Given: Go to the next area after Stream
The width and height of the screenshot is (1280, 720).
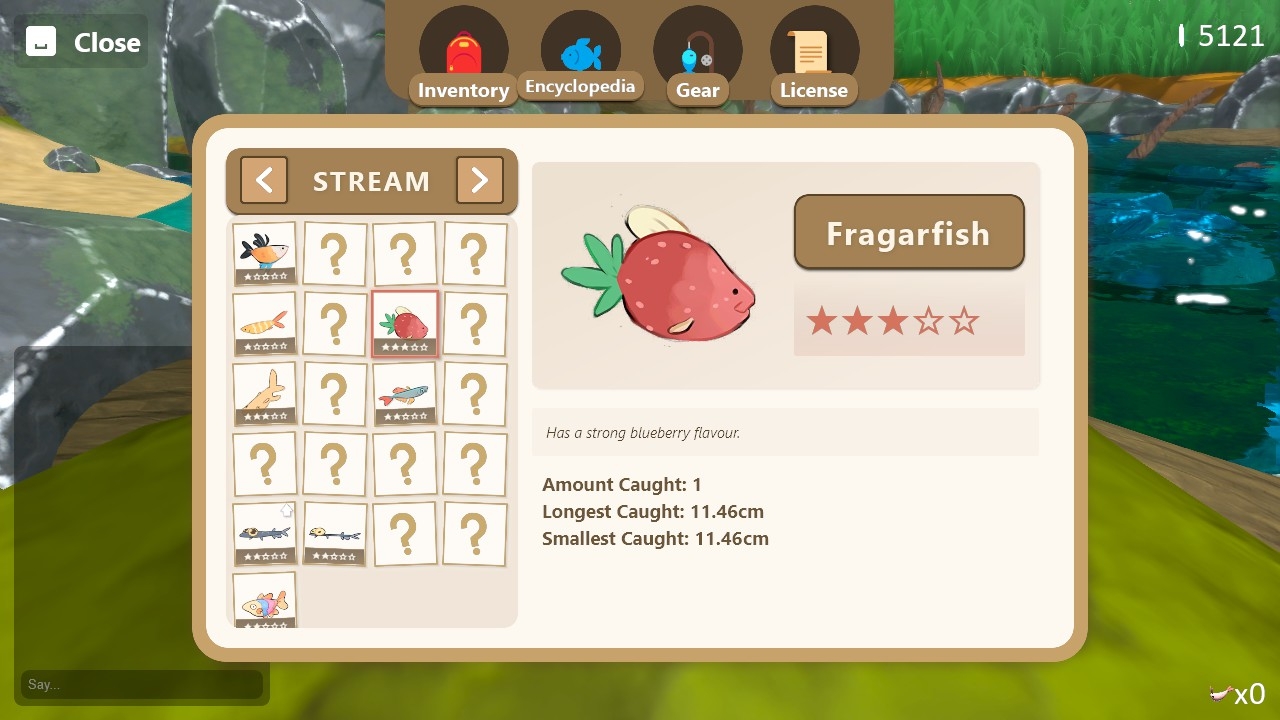Looking at the screenshot, I should 479,180.
